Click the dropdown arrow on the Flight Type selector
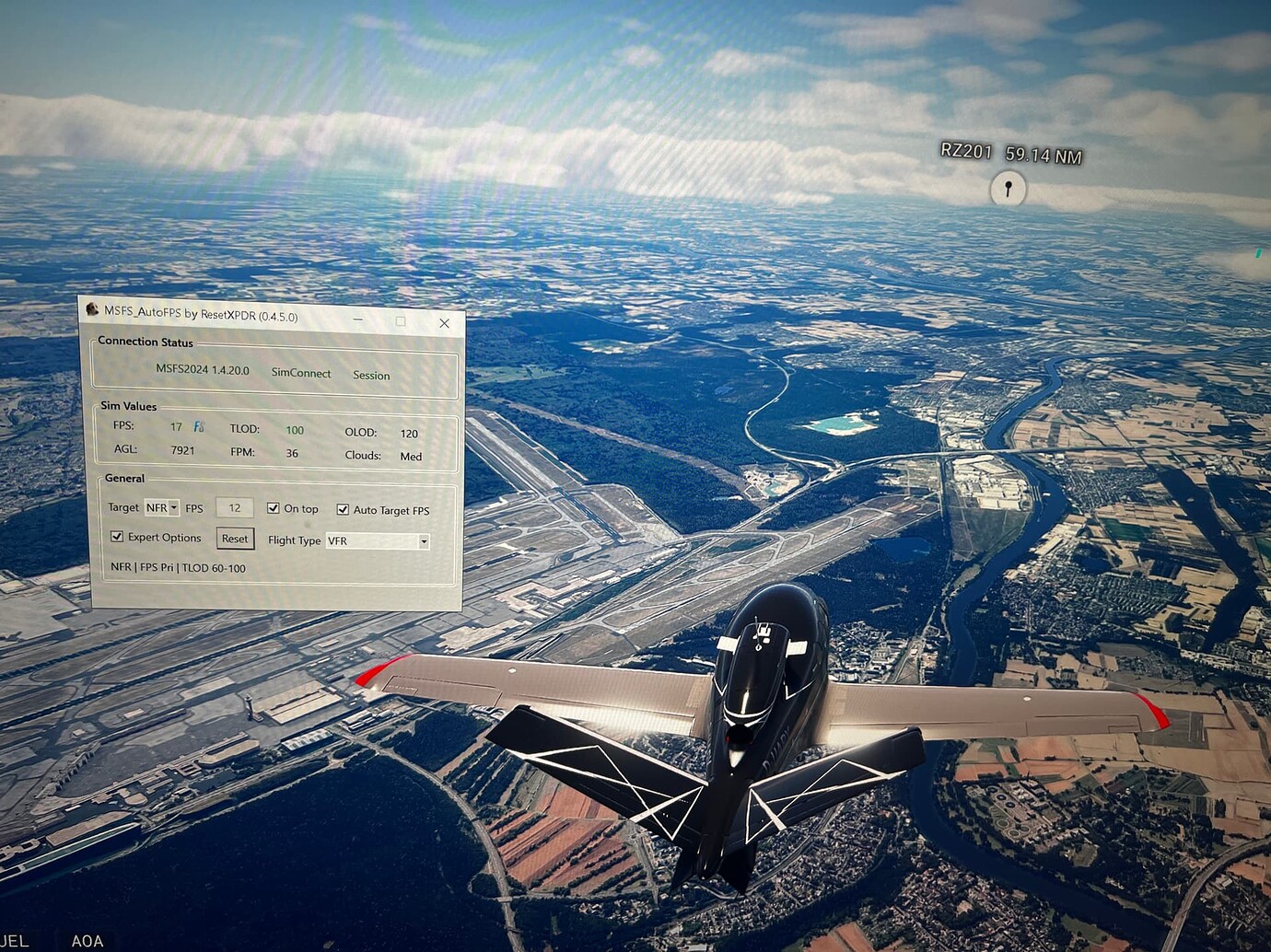The height and width of the screenshot is (952, 1271). pos(424,541)
